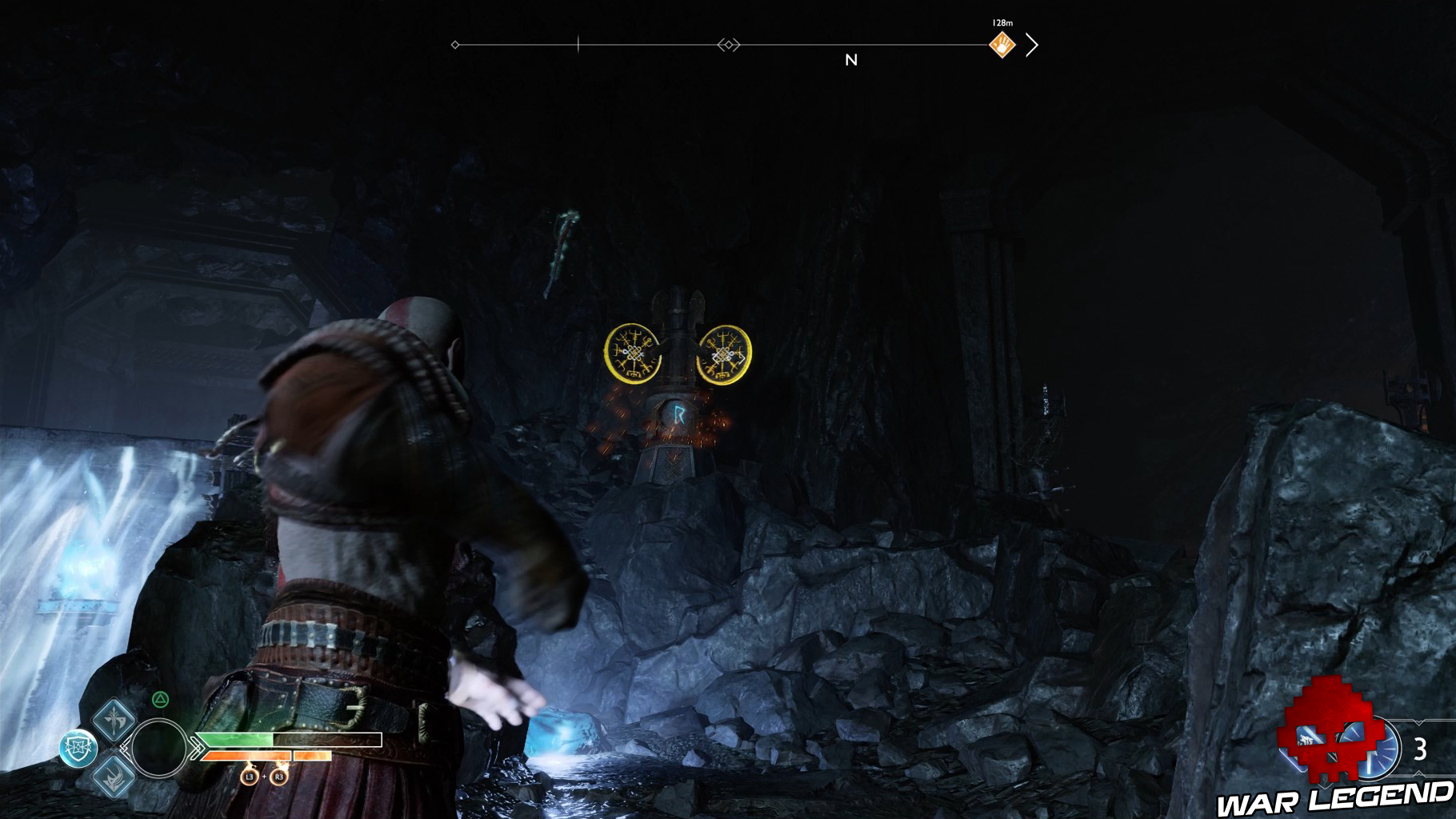Viewport: 1456px width, 819px height.
Task: Use the round shield talisman icon
Action: point(78,749)
